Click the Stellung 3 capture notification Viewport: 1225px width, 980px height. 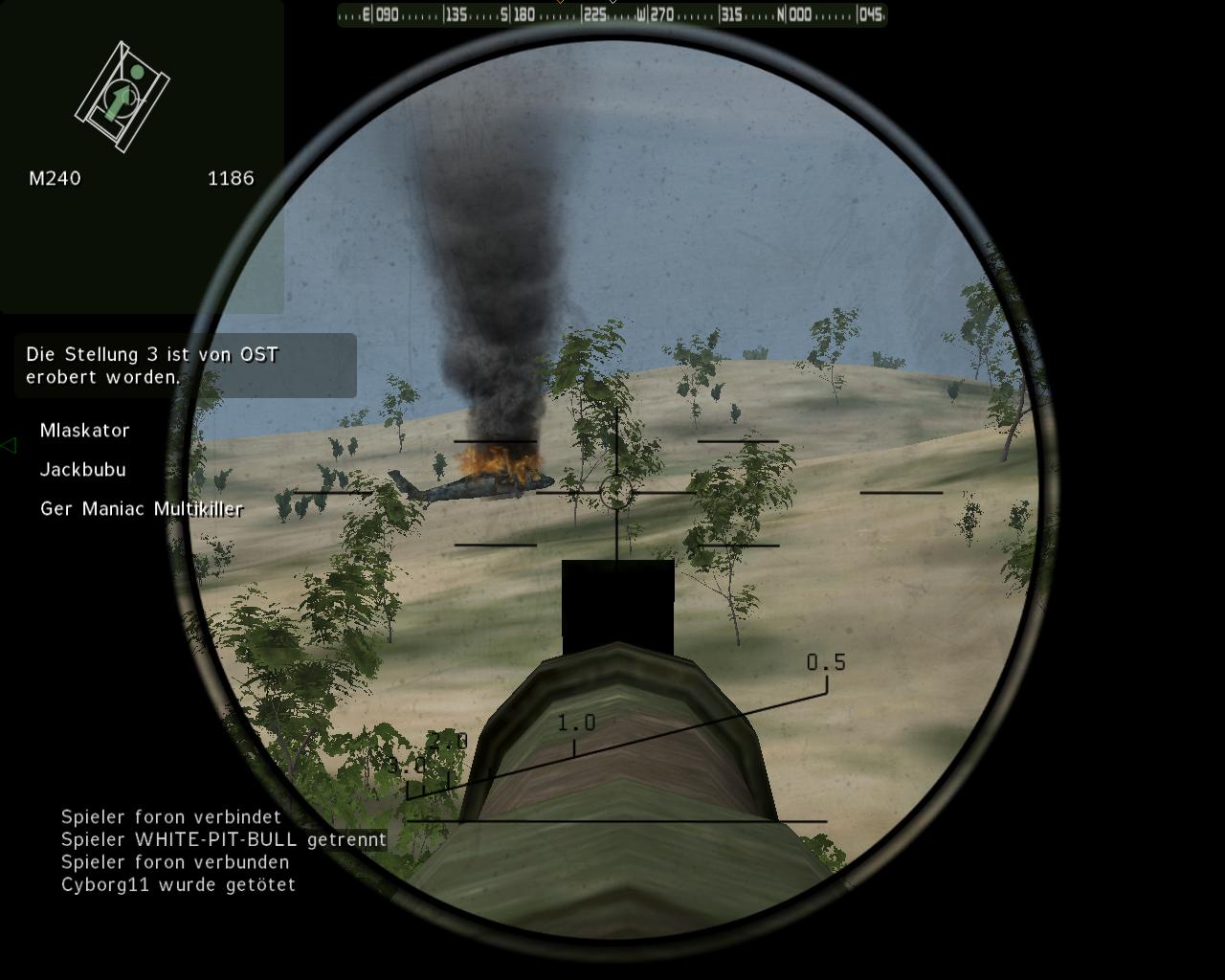[x=185, y=366]
